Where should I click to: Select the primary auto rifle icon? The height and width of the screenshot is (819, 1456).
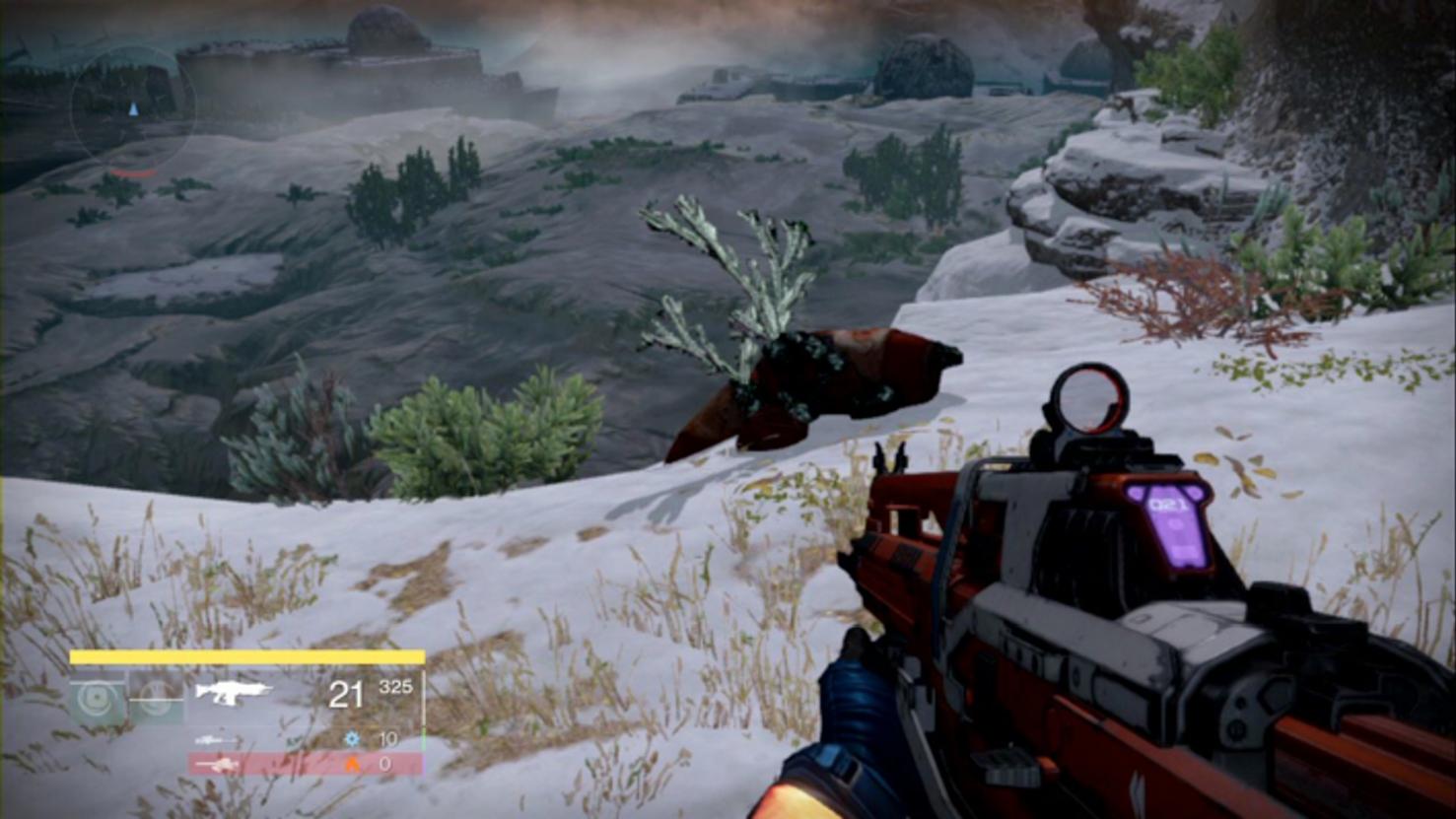click(234, 692)
